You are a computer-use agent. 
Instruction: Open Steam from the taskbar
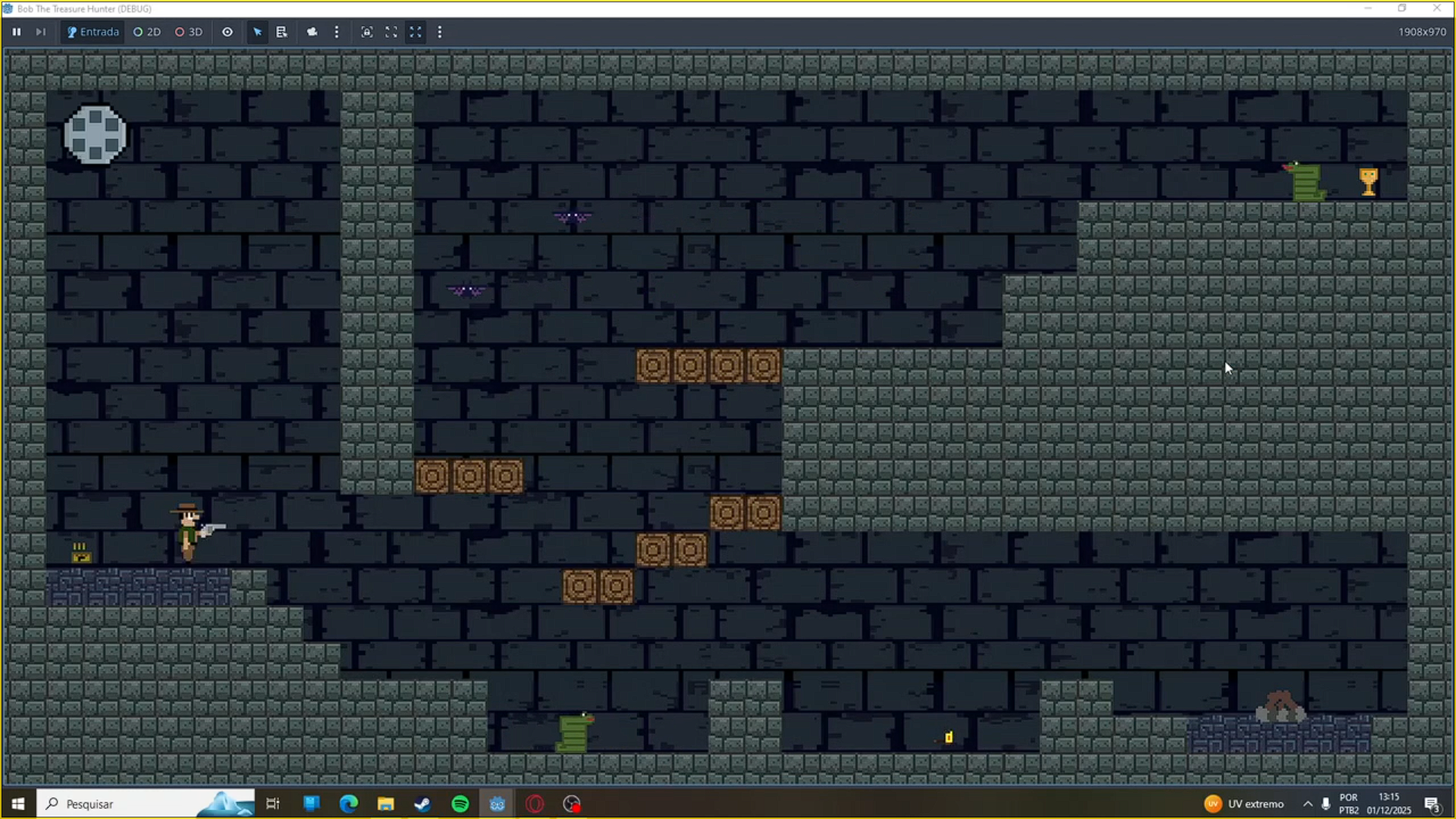[x=422, y=803]
